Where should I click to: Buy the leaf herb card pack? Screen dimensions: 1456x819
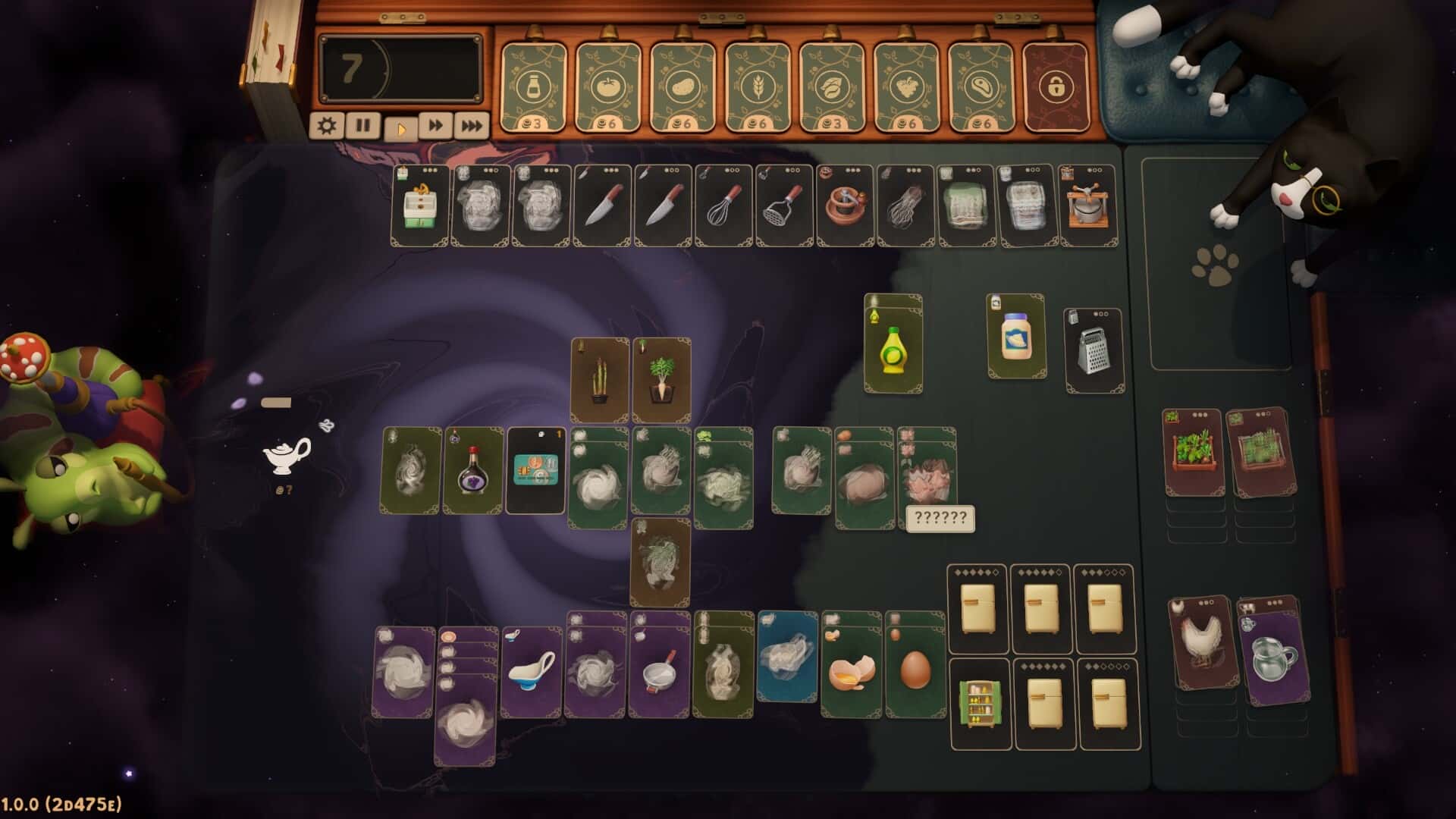[x=831, y=86]
